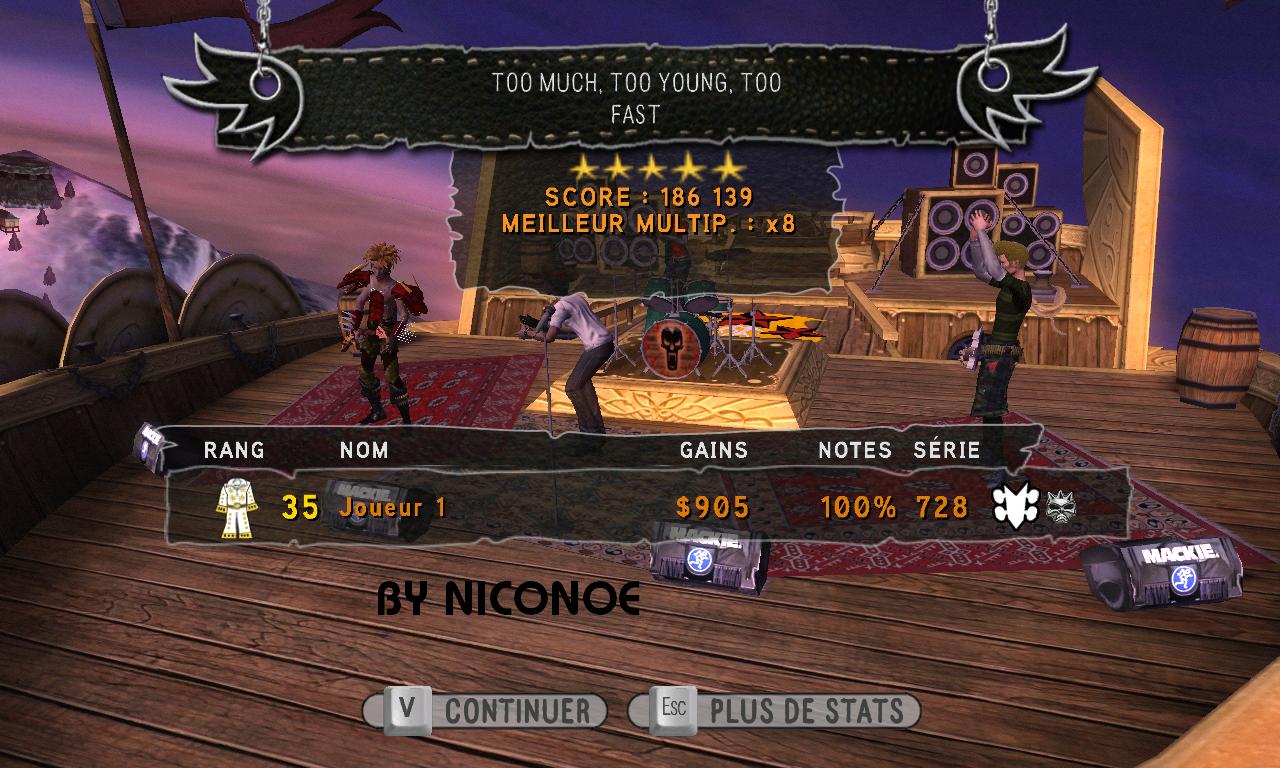Open Plus de Stats

tap(775, 711)
